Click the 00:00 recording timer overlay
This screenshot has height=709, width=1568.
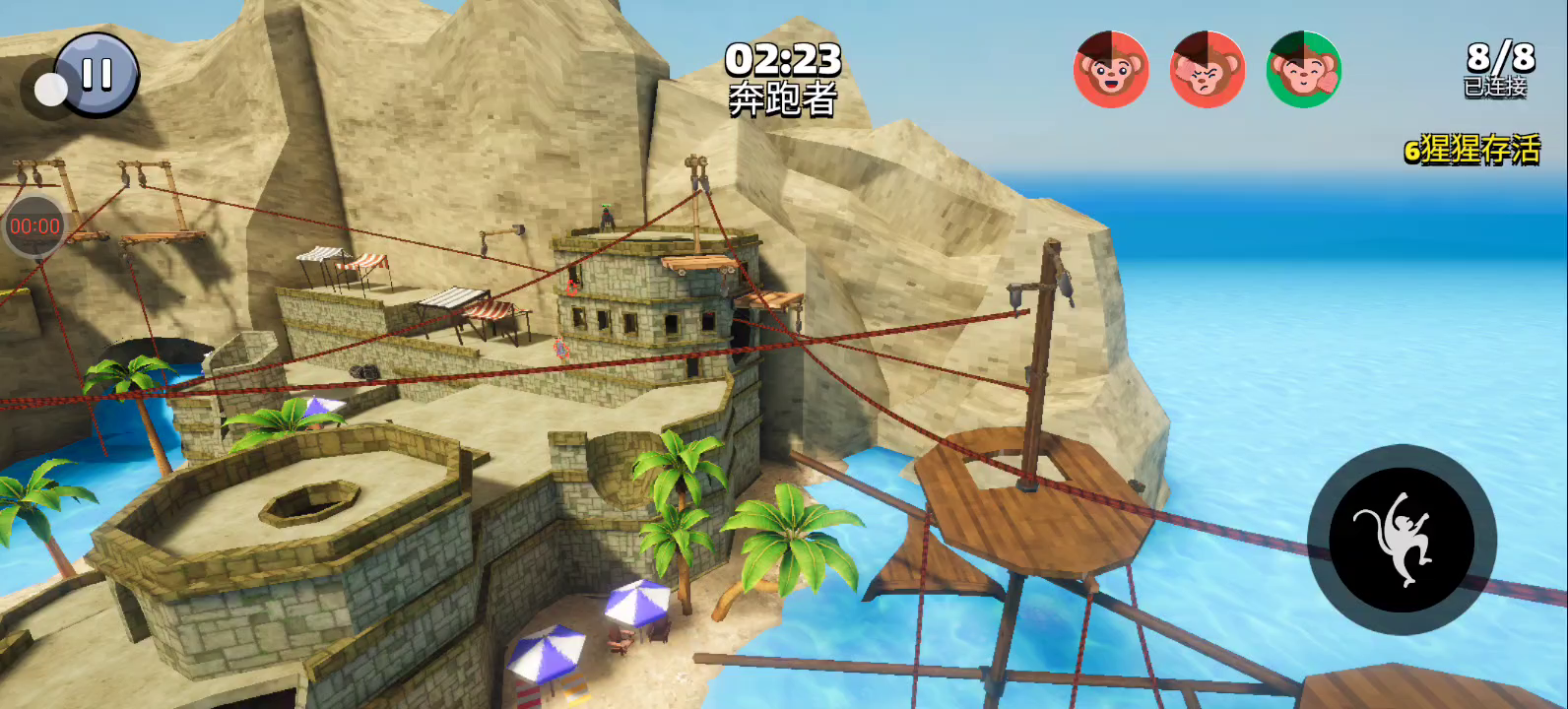(34, 226)
